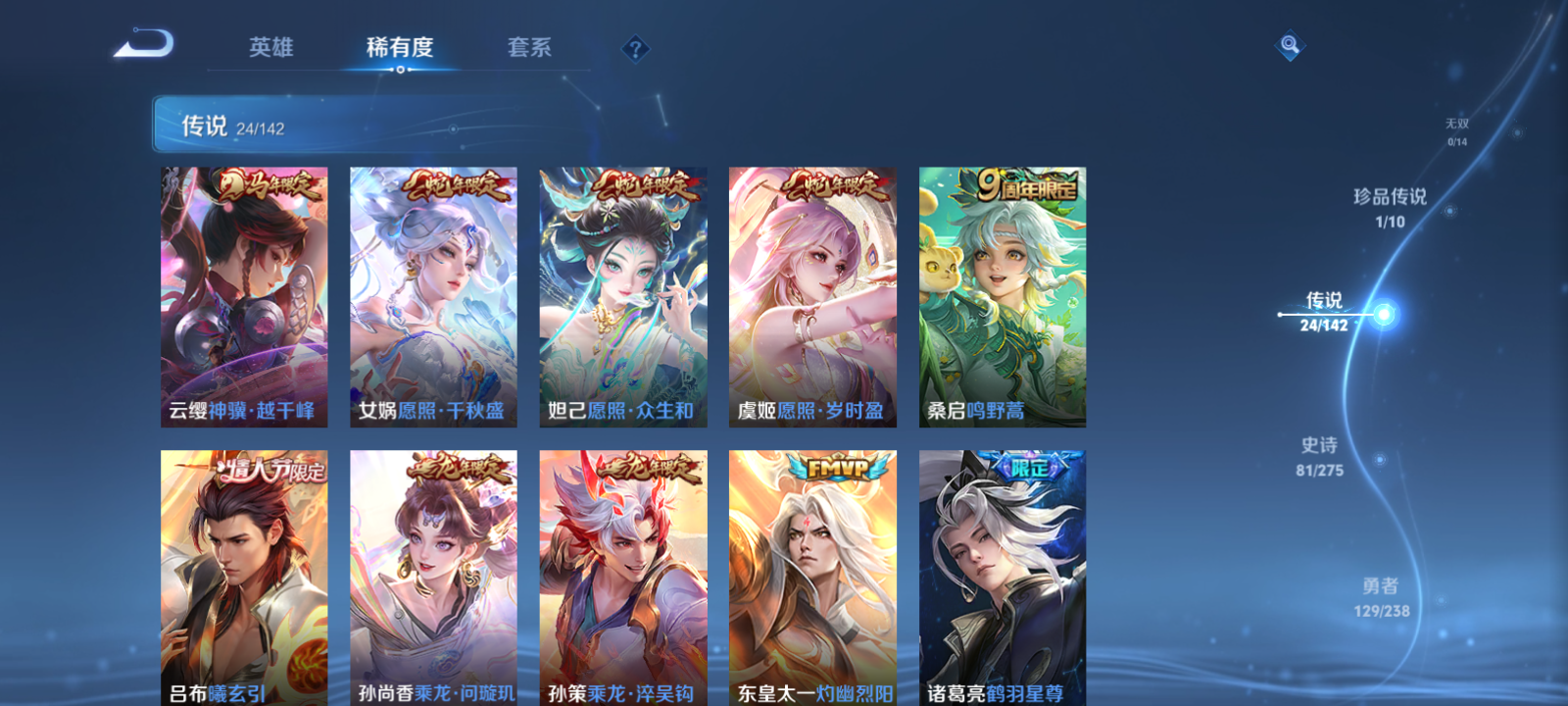
Task: Click the back arrow icon top left
Action: click(143, 44)
